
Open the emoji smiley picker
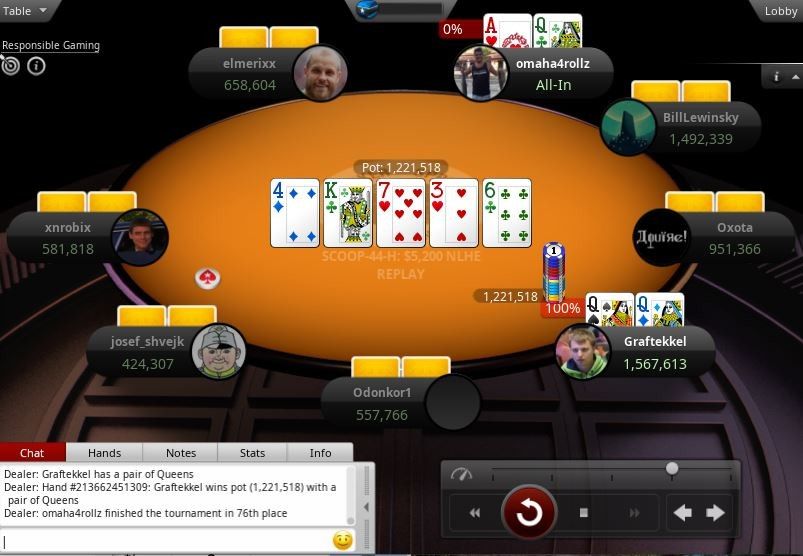[342, 541]
